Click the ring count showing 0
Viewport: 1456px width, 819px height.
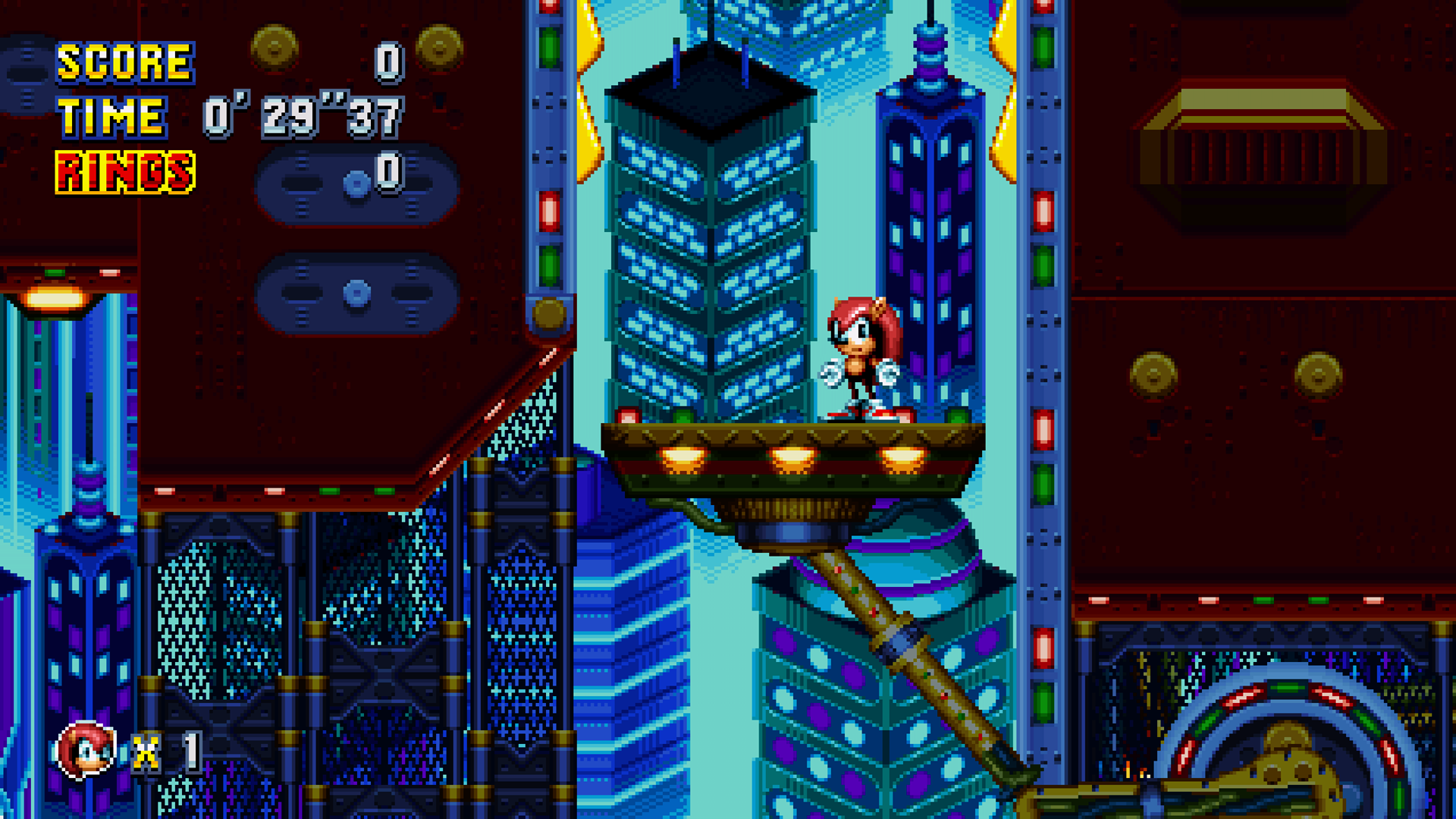[388, 173]
